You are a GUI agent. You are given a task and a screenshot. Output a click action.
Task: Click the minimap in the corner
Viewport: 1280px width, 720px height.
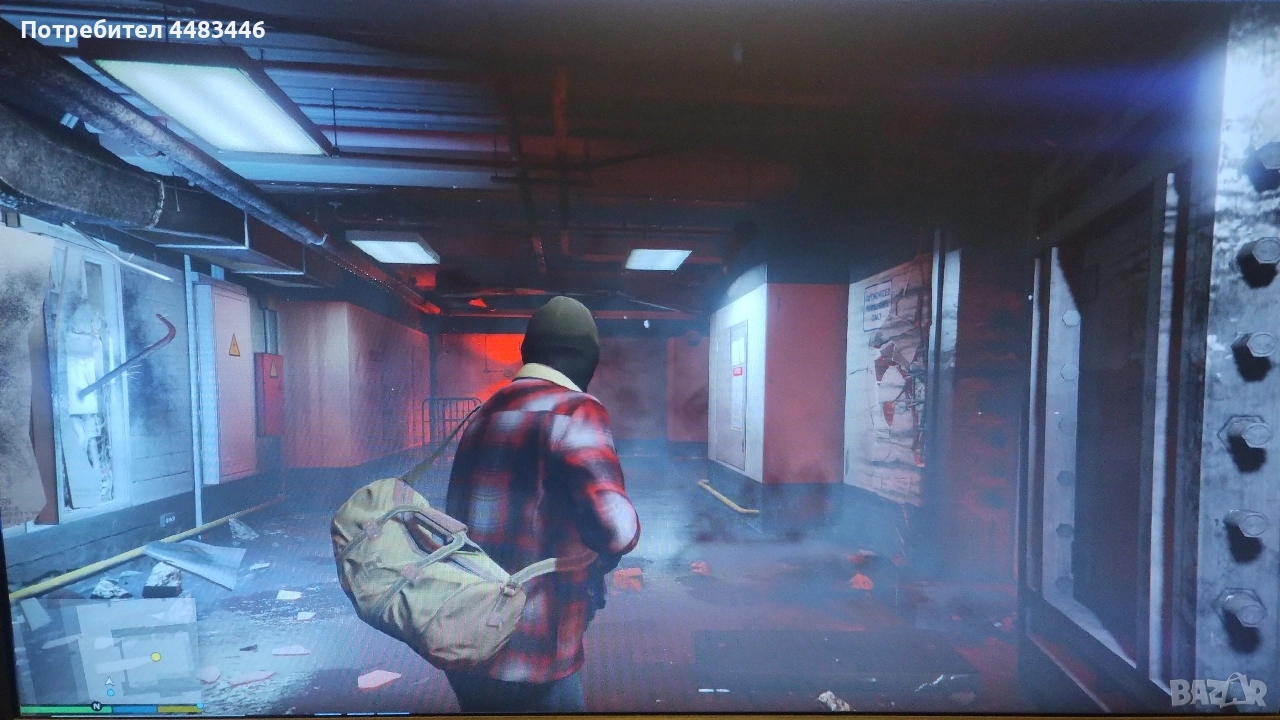pos(108,650)
